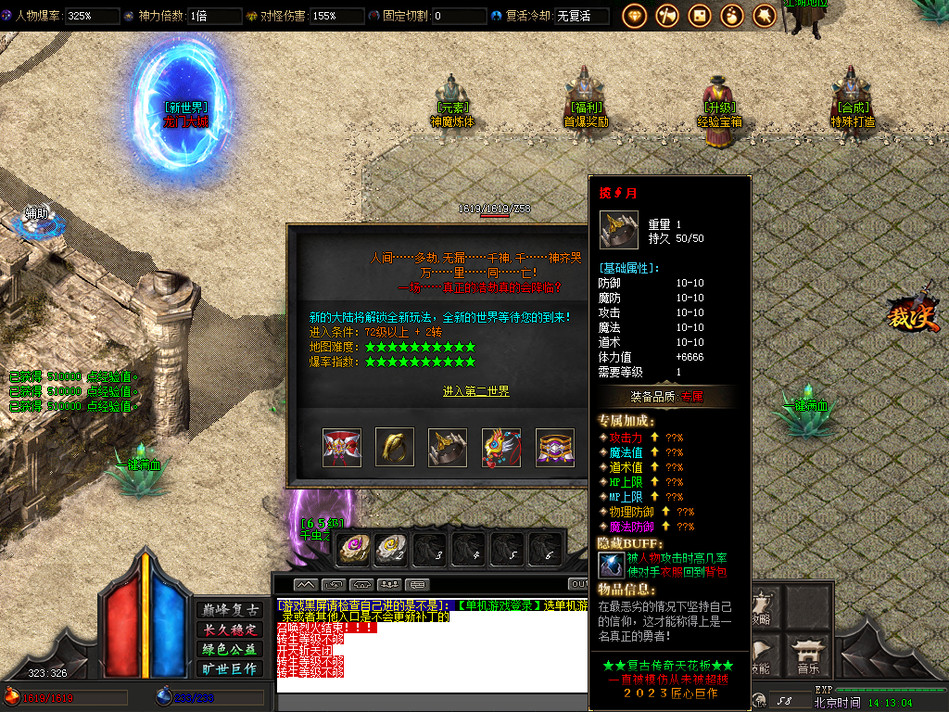The height and width of the screenshot is (712, 949).
Task: Open the crossed axe icon in top bar
Action: [x=666, y=16]
